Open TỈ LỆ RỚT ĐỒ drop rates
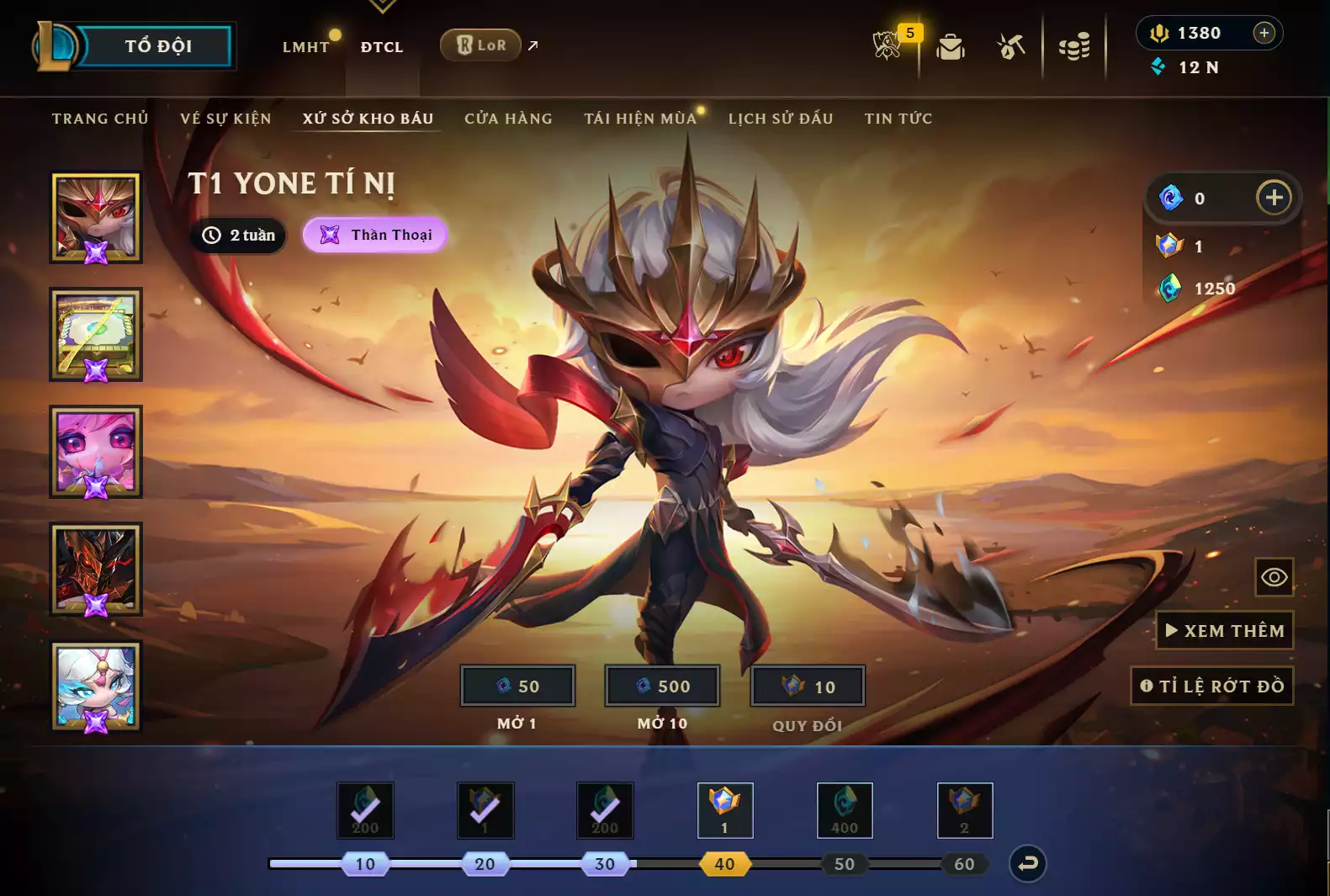 (1211, 686)
